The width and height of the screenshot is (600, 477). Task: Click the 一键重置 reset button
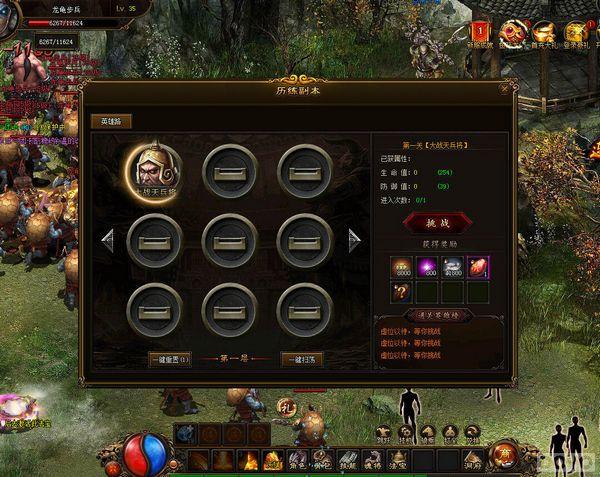click(x=170, y=359)
